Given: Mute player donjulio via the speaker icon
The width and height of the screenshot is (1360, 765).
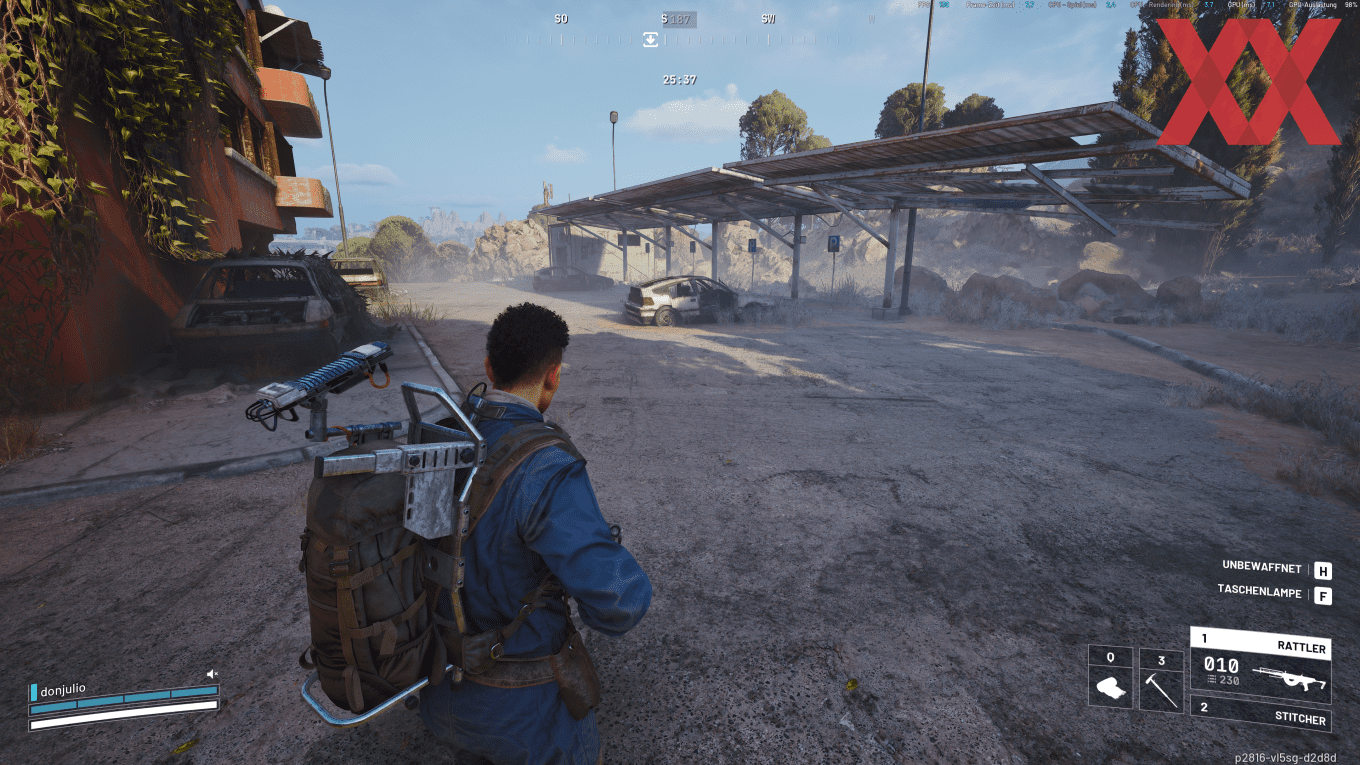Looking at the screenshot, I should tap(211, 674).
